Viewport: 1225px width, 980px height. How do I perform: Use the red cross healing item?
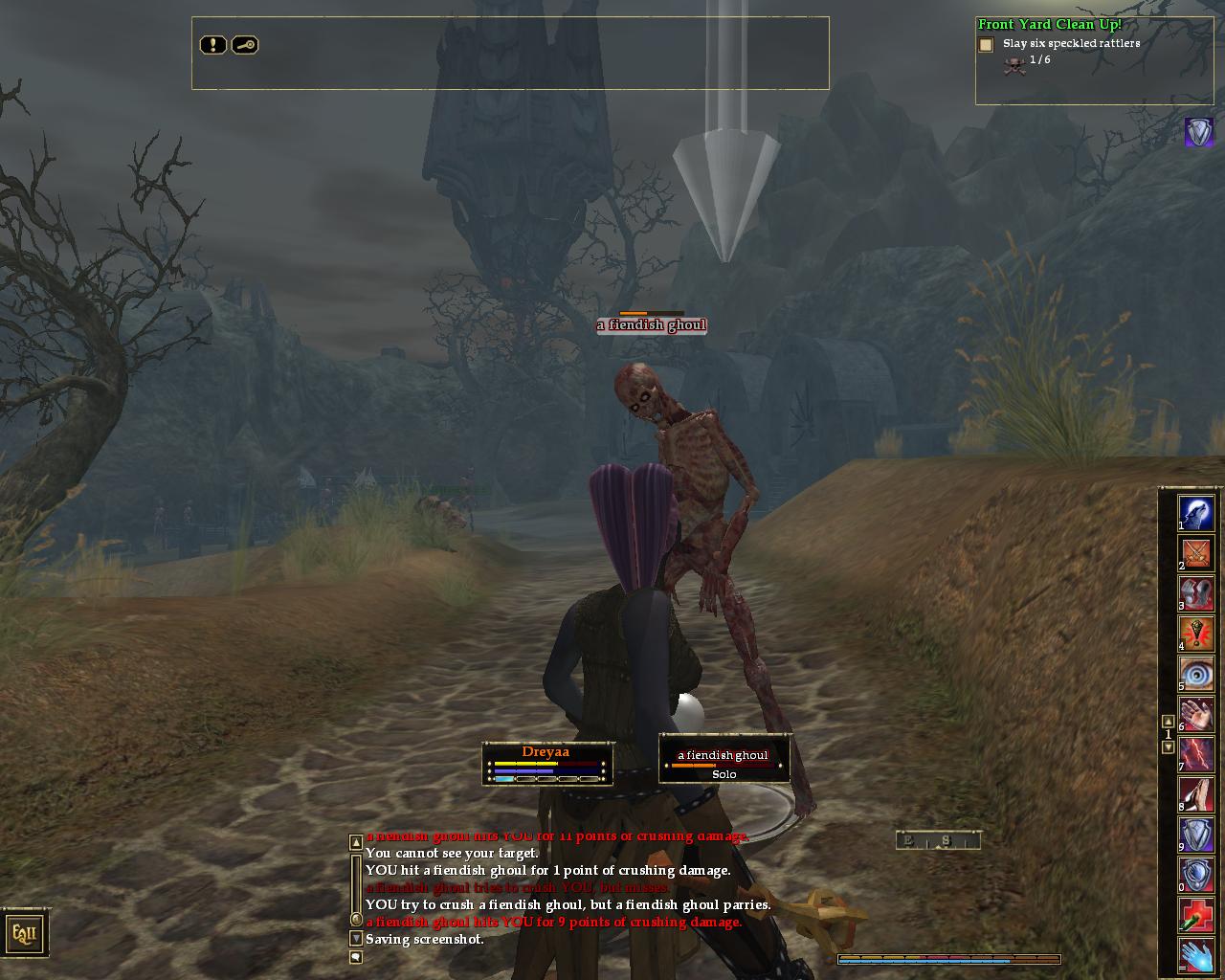click(1196, 915)
